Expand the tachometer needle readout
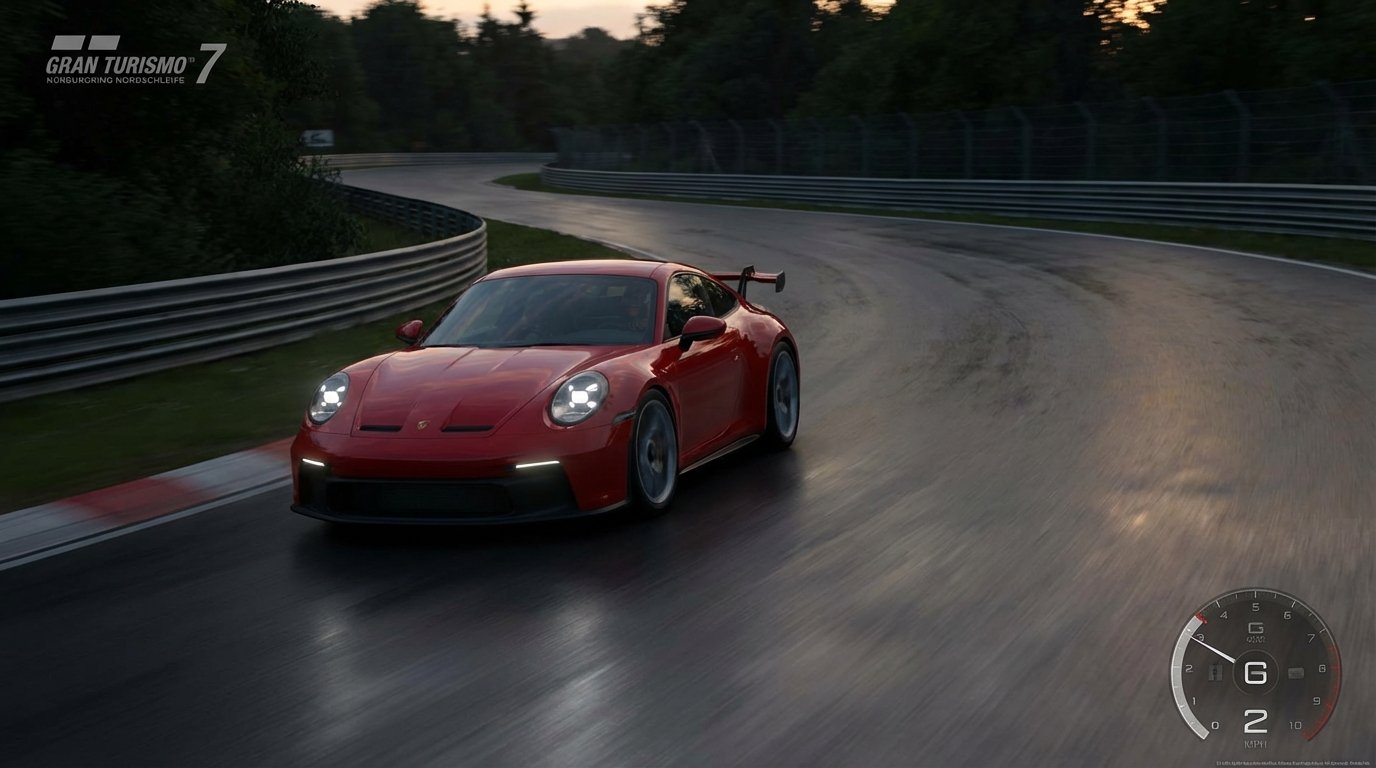The height and width of the screenshot is (768, 1376). pos(1212,648)
